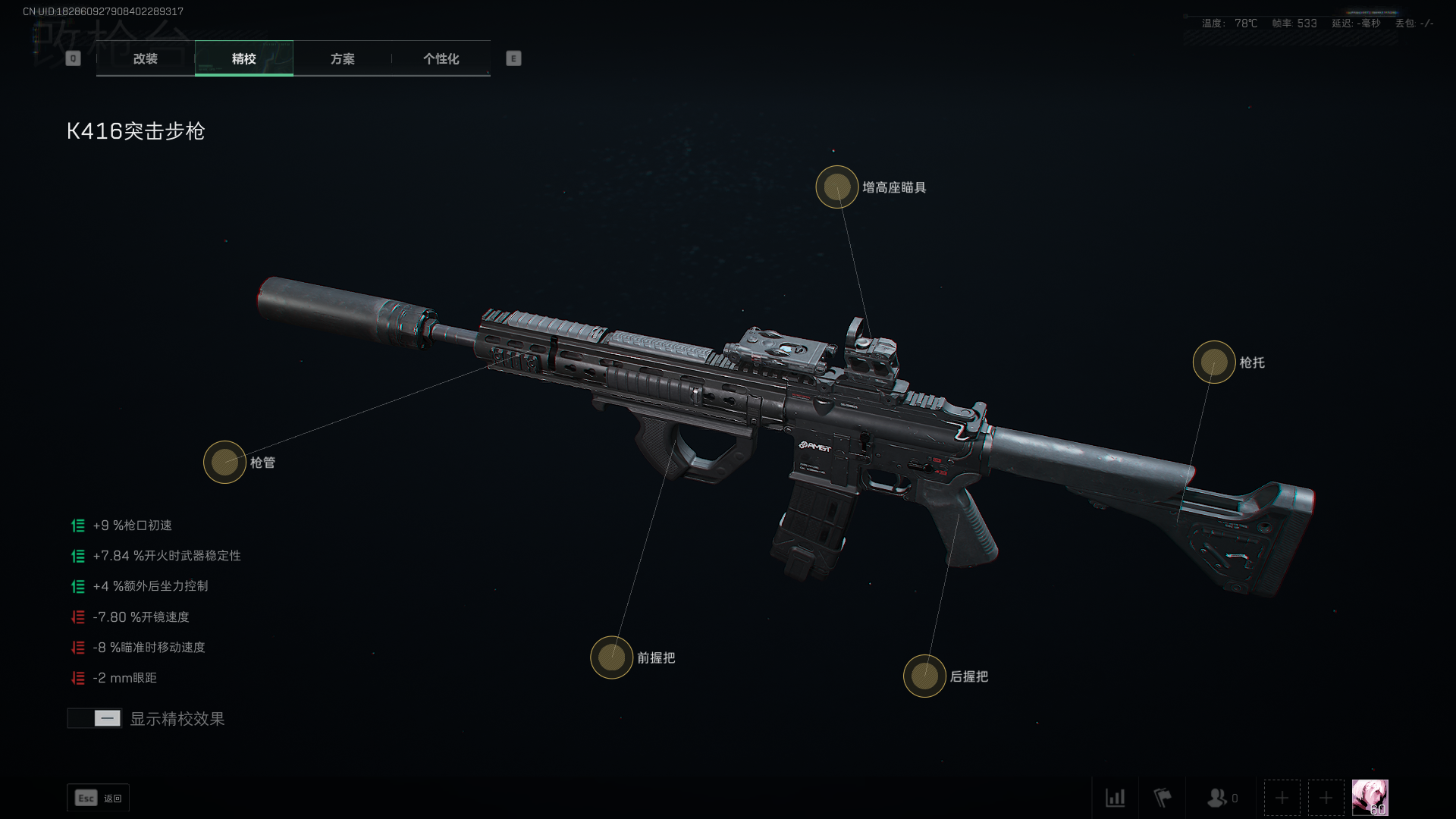Viewport: 1456px width, 819px height.
Task: Click the 返回 back button
Action: pos(99,798)
